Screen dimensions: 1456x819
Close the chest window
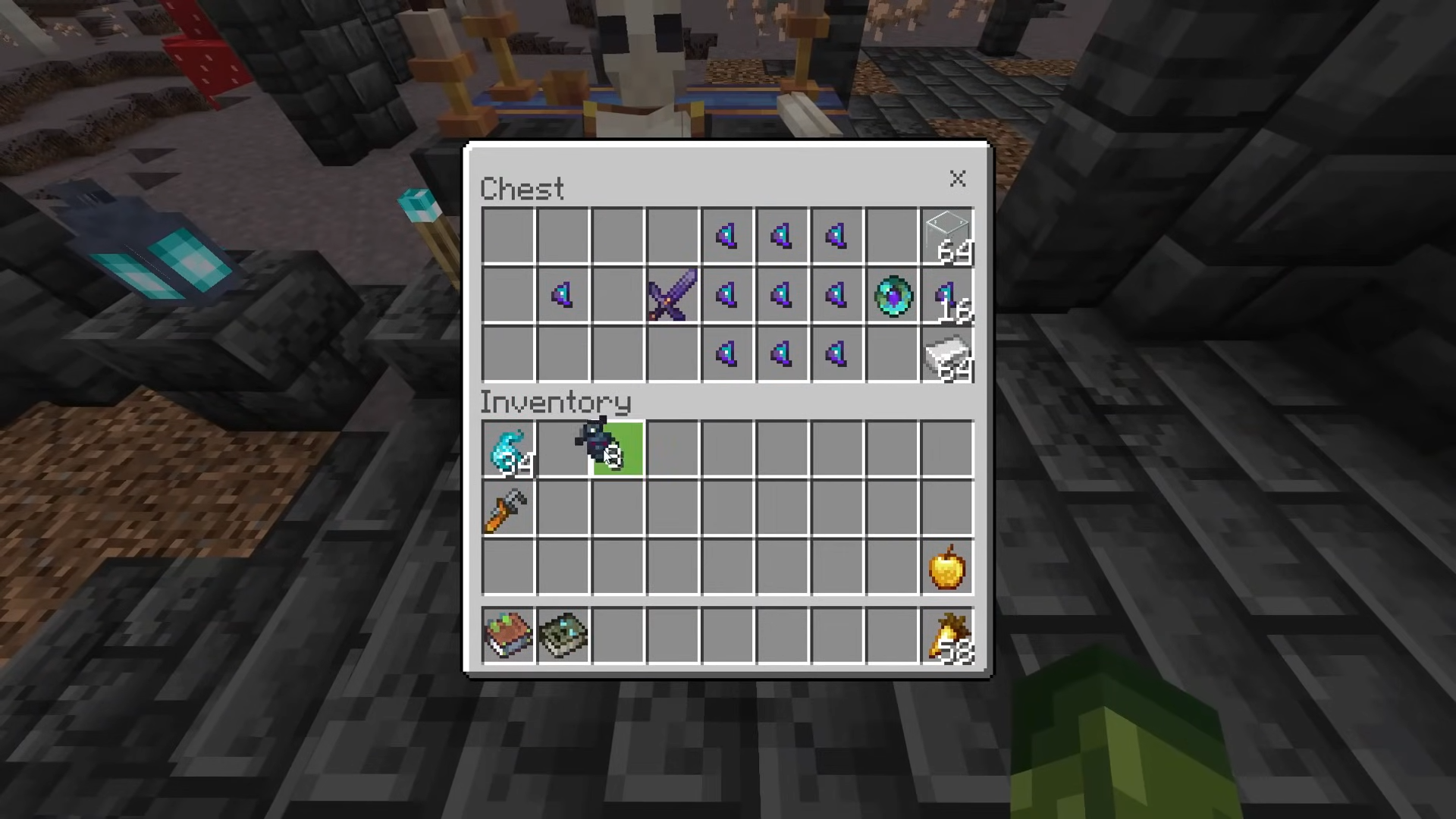(957, 179)
